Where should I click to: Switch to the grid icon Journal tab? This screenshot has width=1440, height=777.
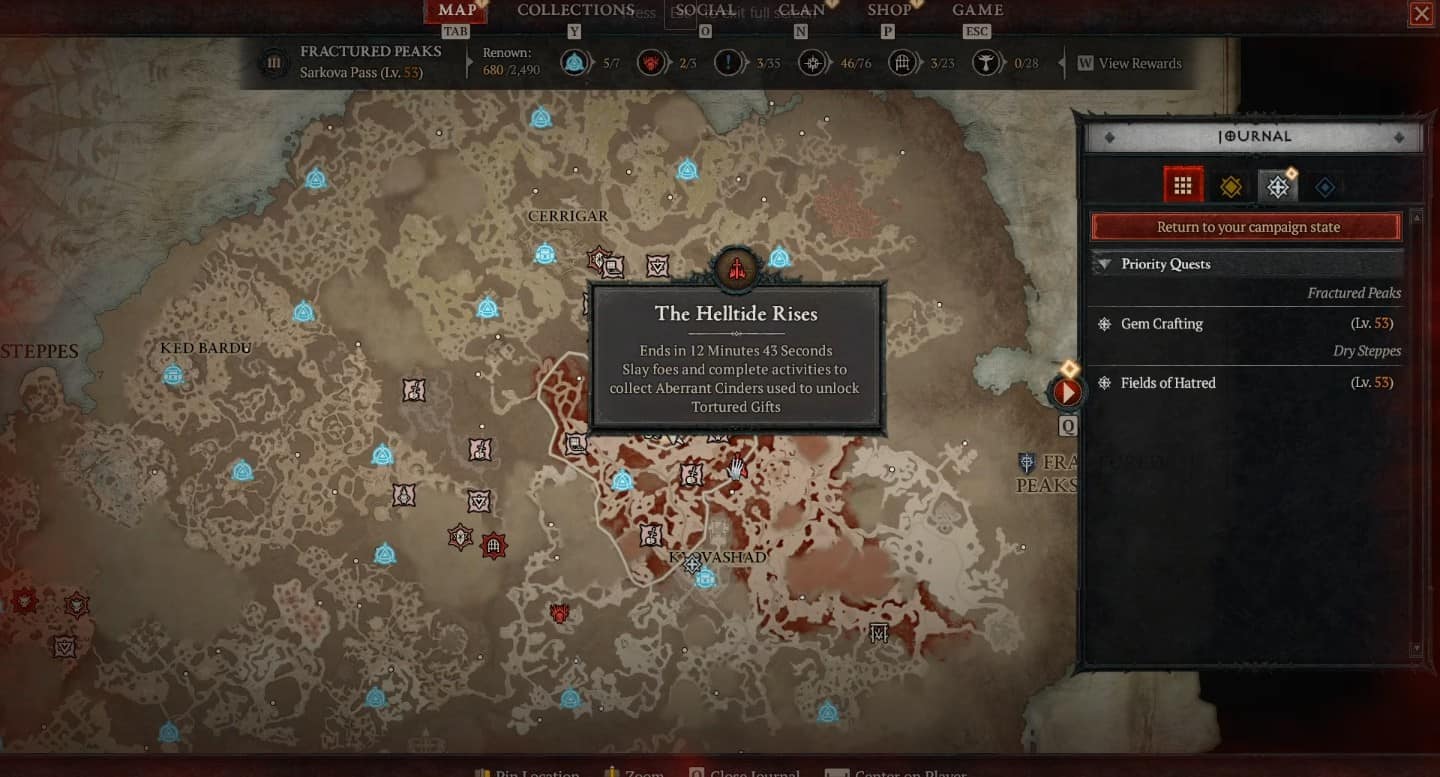coord(1184,185)
